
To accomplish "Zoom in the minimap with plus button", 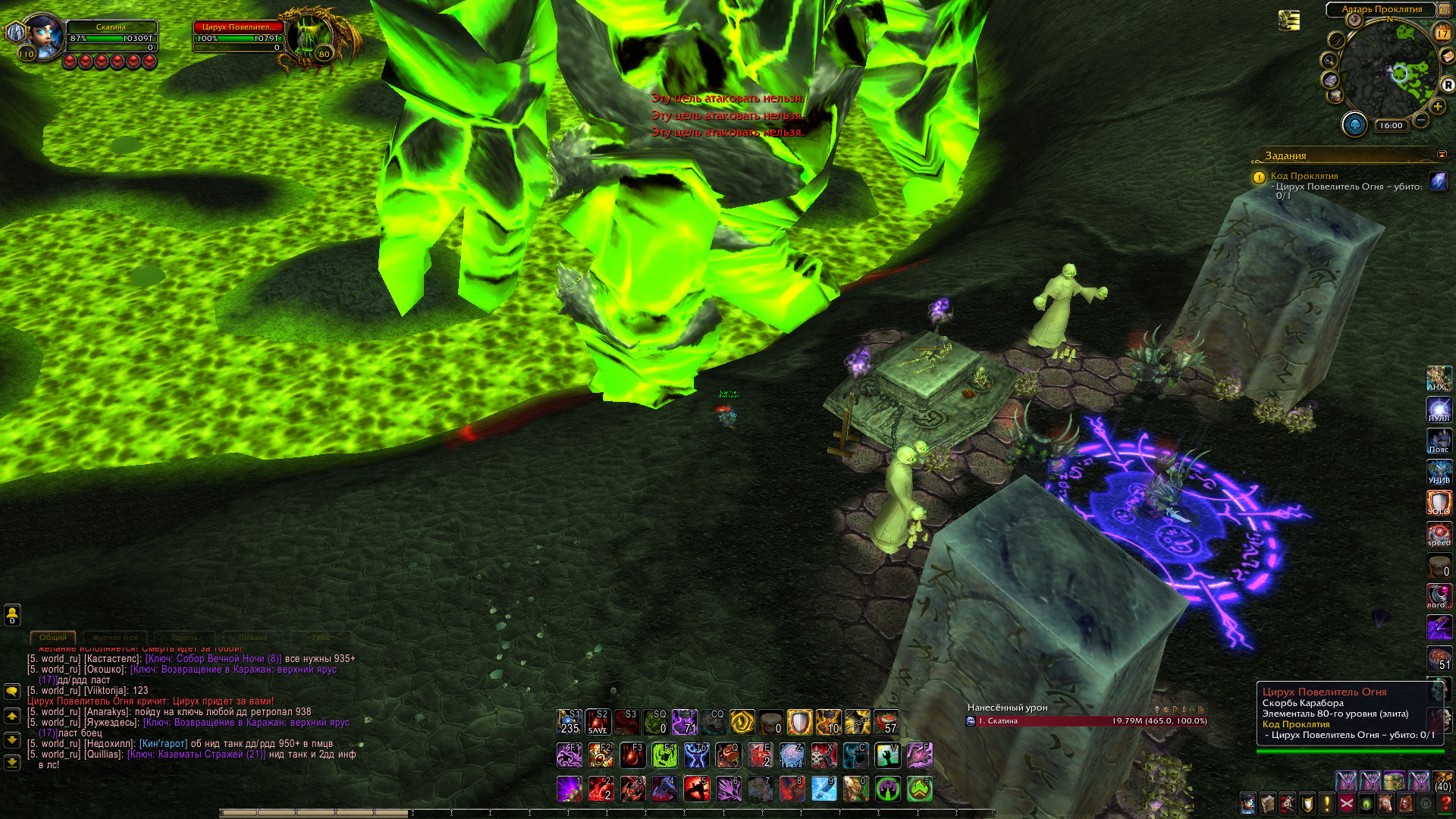I will pyautogui.click(x=1437, y=106).
